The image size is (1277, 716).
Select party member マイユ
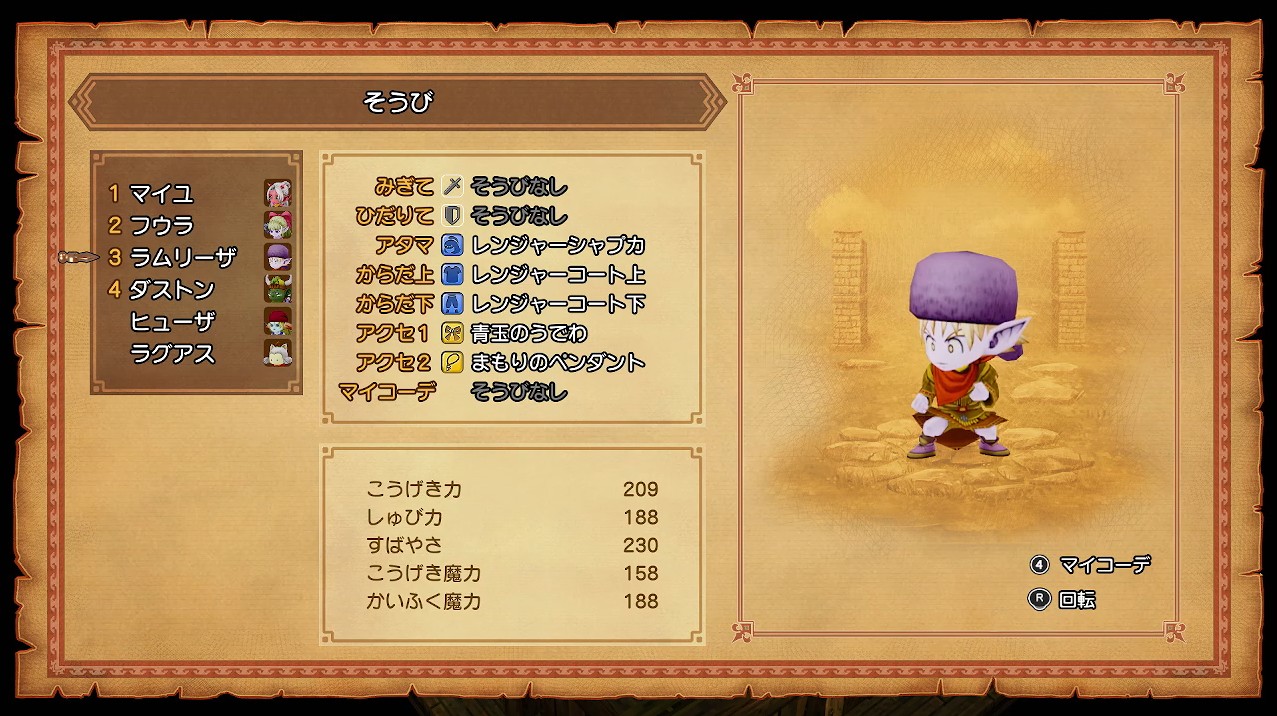coord(162,193)
